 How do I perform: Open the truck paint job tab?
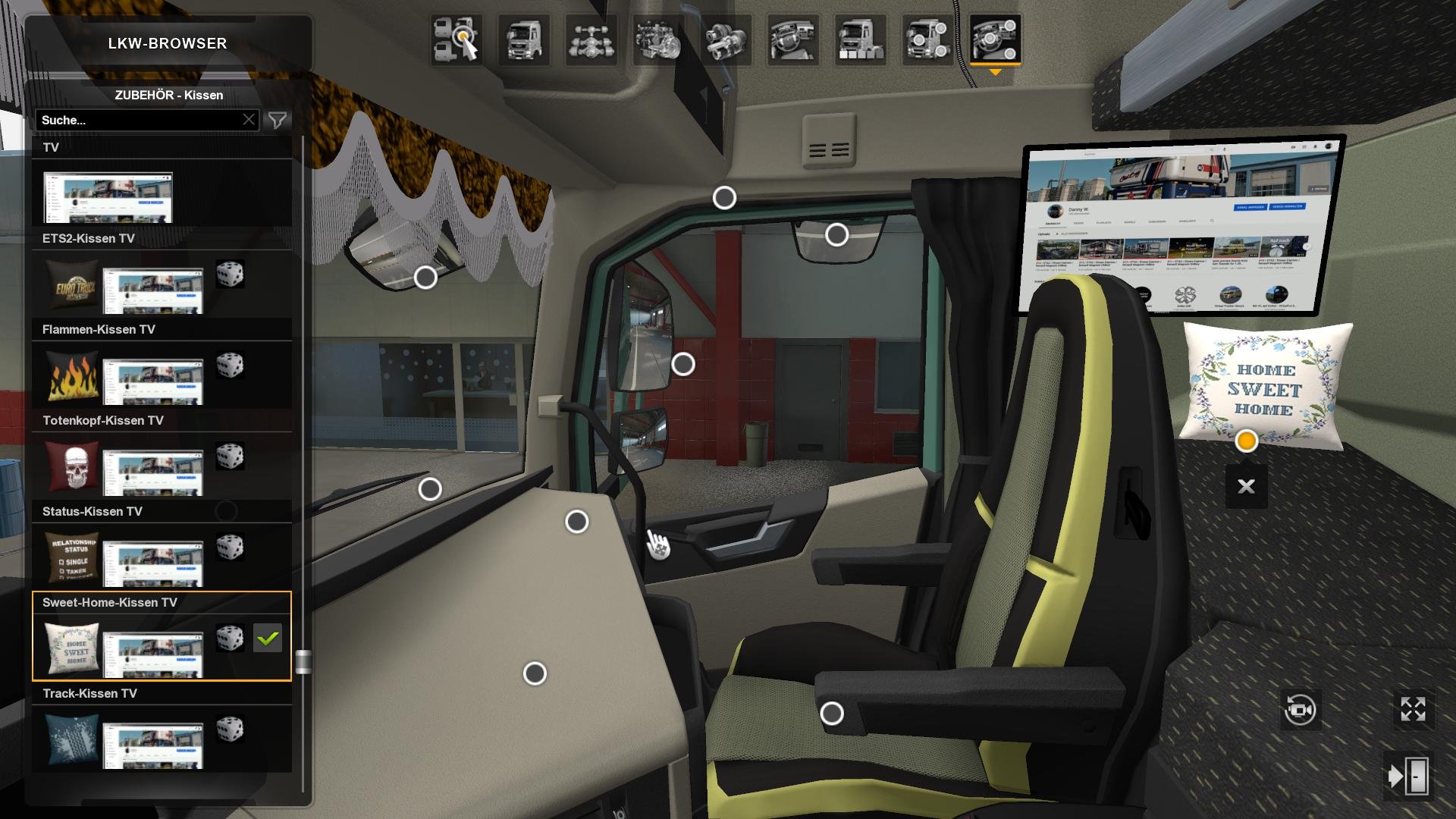point(860,39)
